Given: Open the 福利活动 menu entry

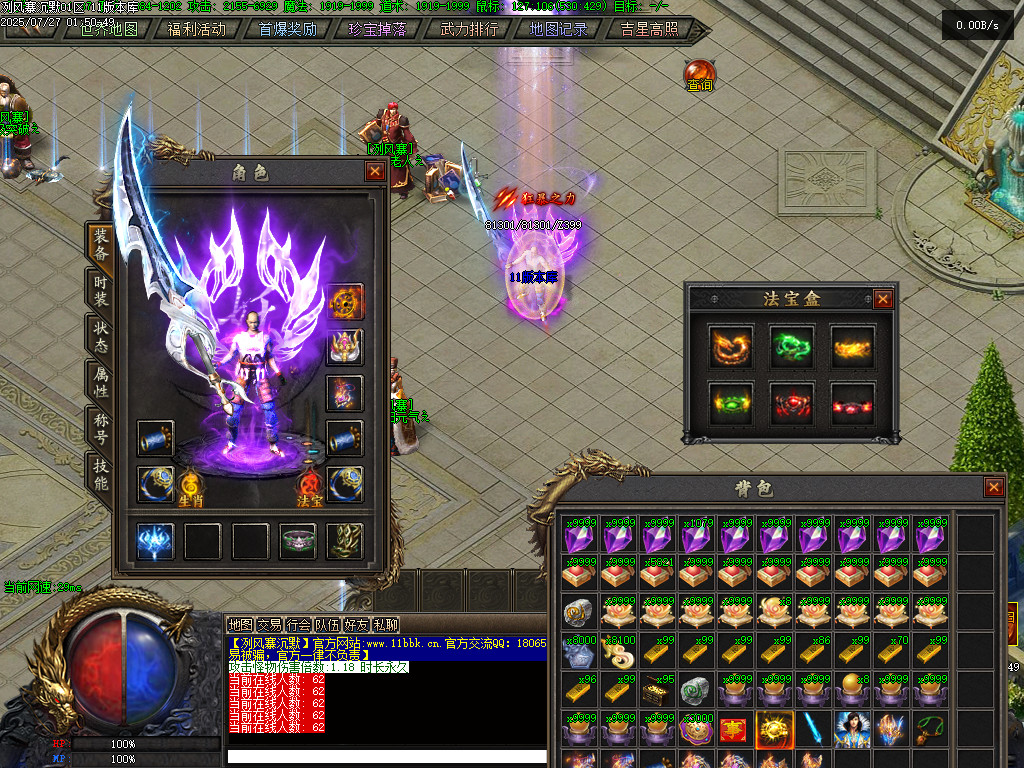Looking at the screenshot, I should click(197, 29).
